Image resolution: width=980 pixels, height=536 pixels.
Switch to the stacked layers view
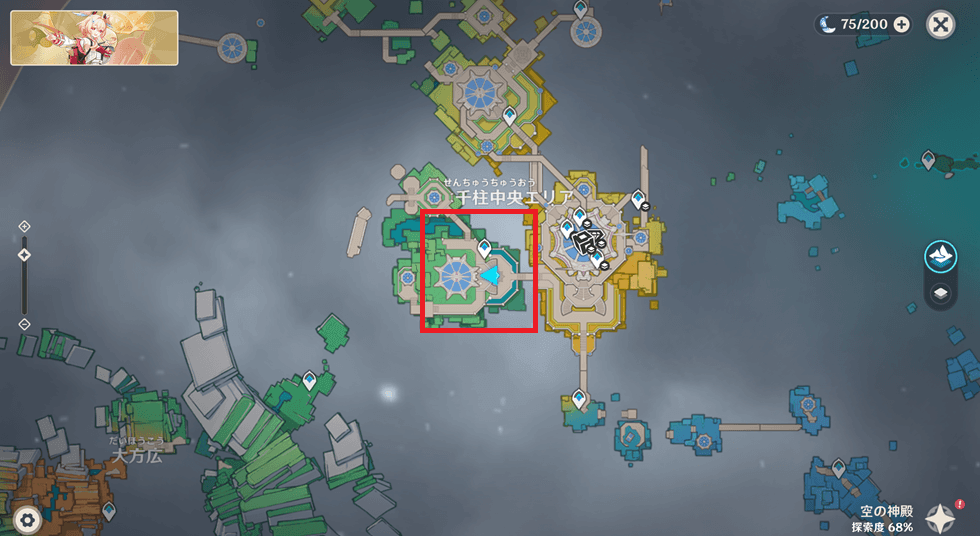tap(941, 293)
